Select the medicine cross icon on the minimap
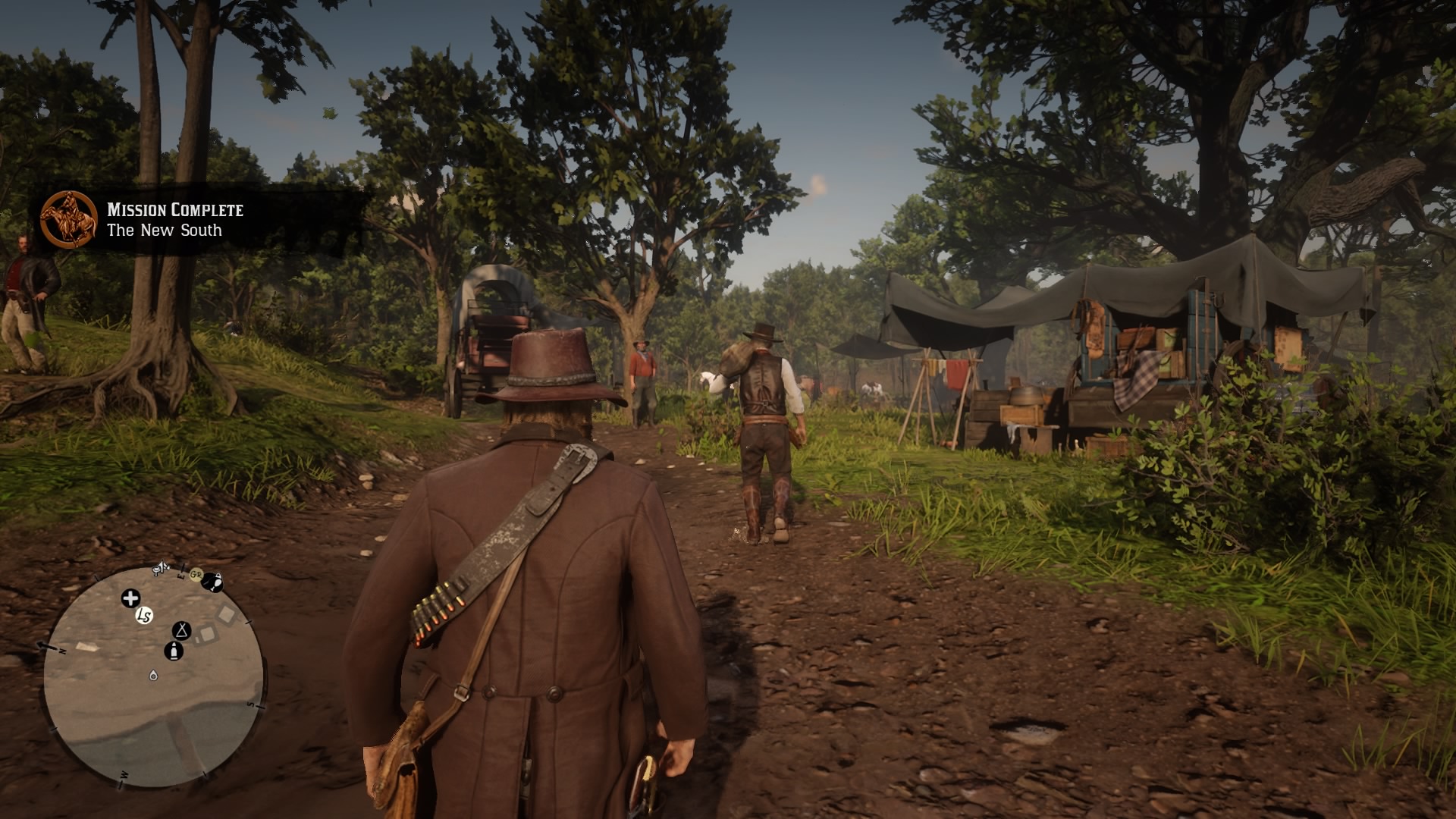The width and height of the screenshot is (1456, 819). [130, 598]
